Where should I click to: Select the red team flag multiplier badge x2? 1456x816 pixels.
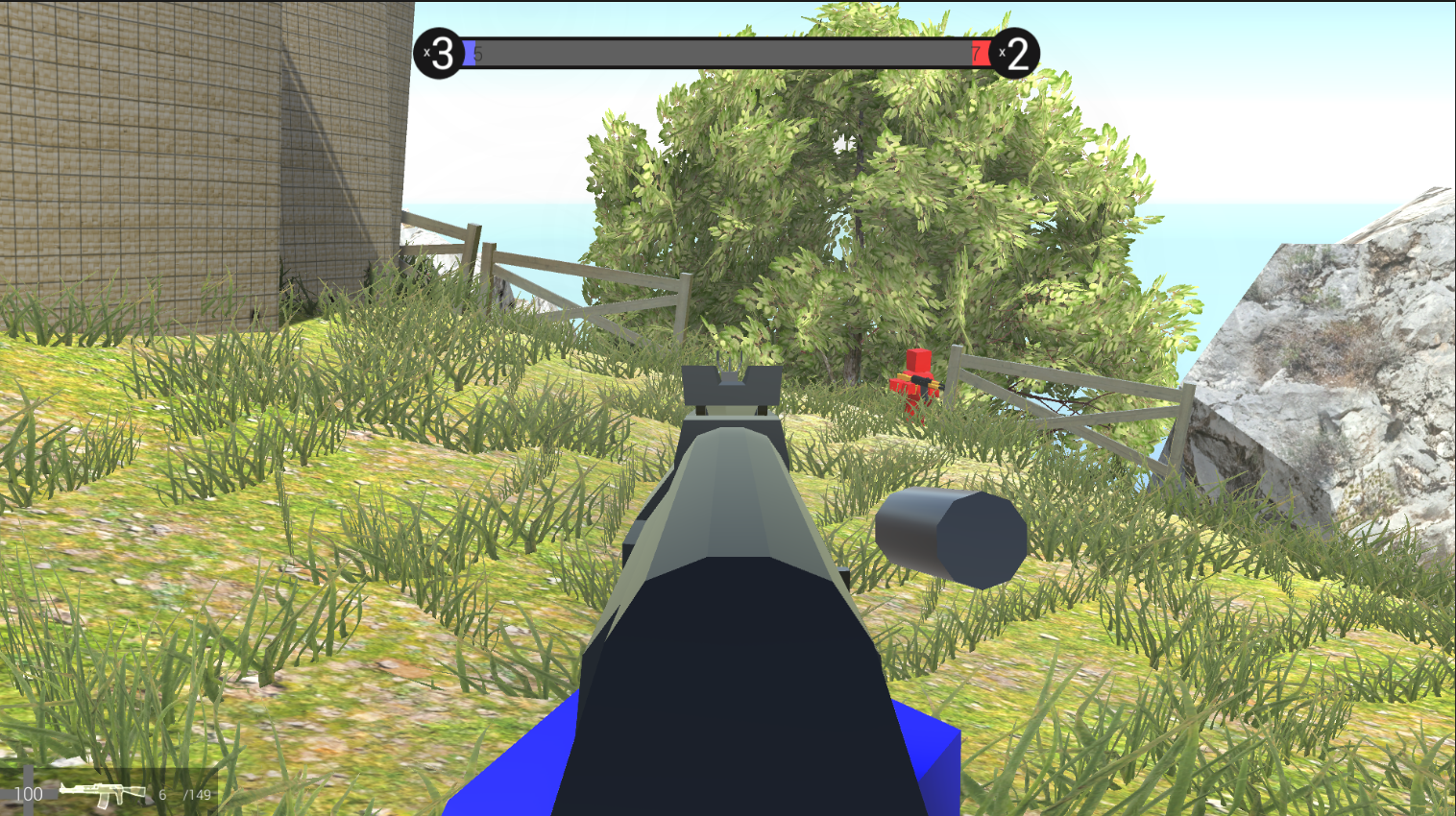pos(1015,55)
